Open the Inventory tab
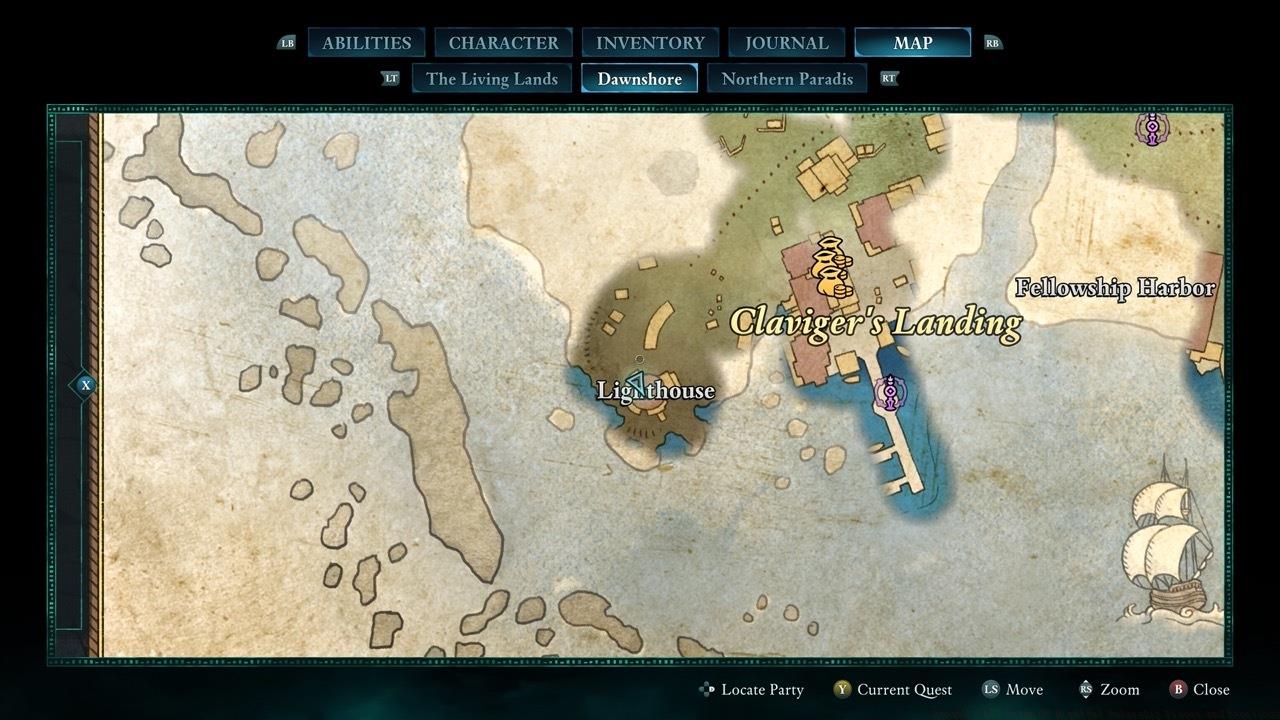This screenshot has height=720, width=1280. point(650,43)
